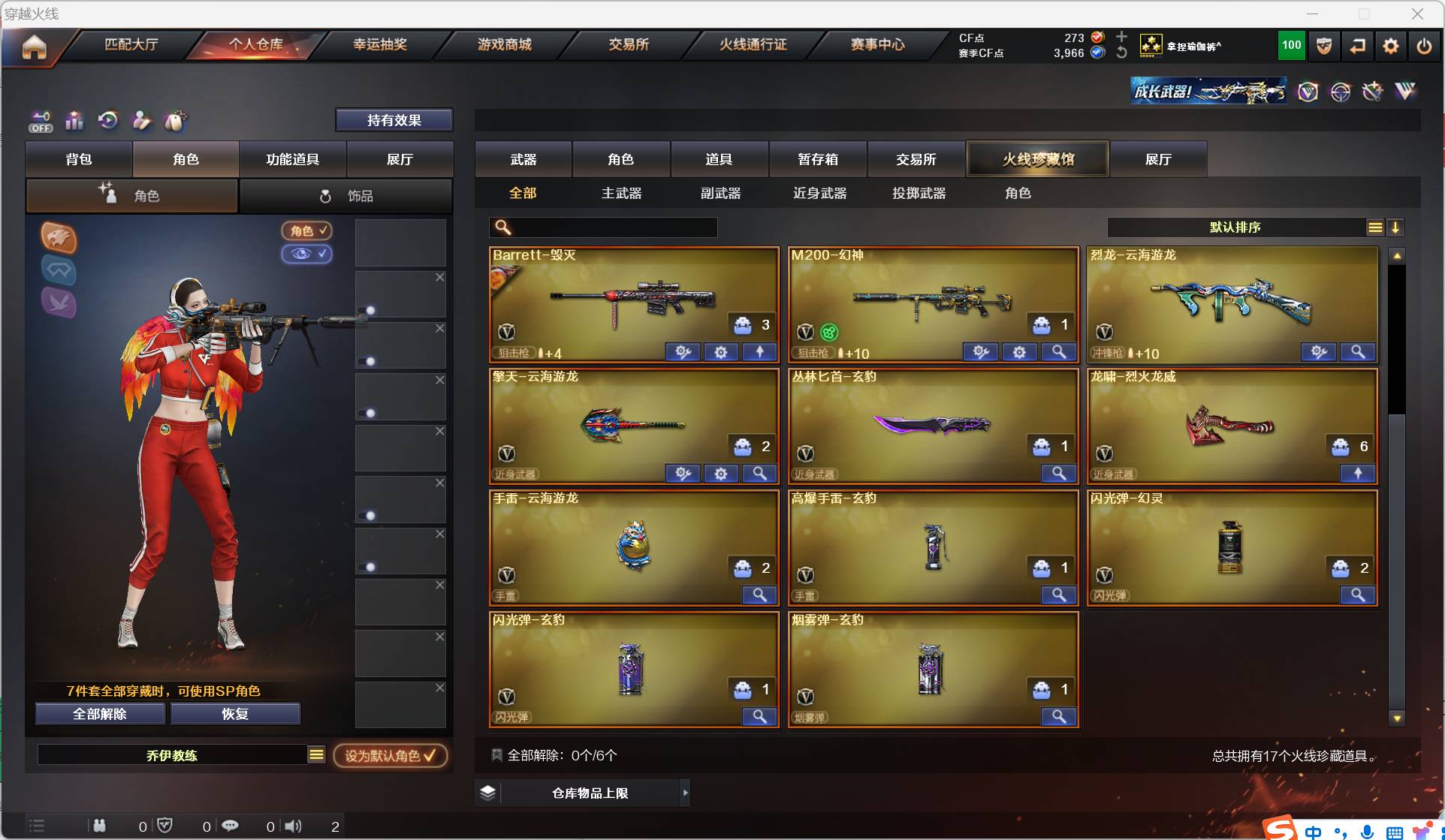Click the character sketch icon in top-left toolbar
The width and height of the screenshot is (1445, 840).
tap(141, 120)
